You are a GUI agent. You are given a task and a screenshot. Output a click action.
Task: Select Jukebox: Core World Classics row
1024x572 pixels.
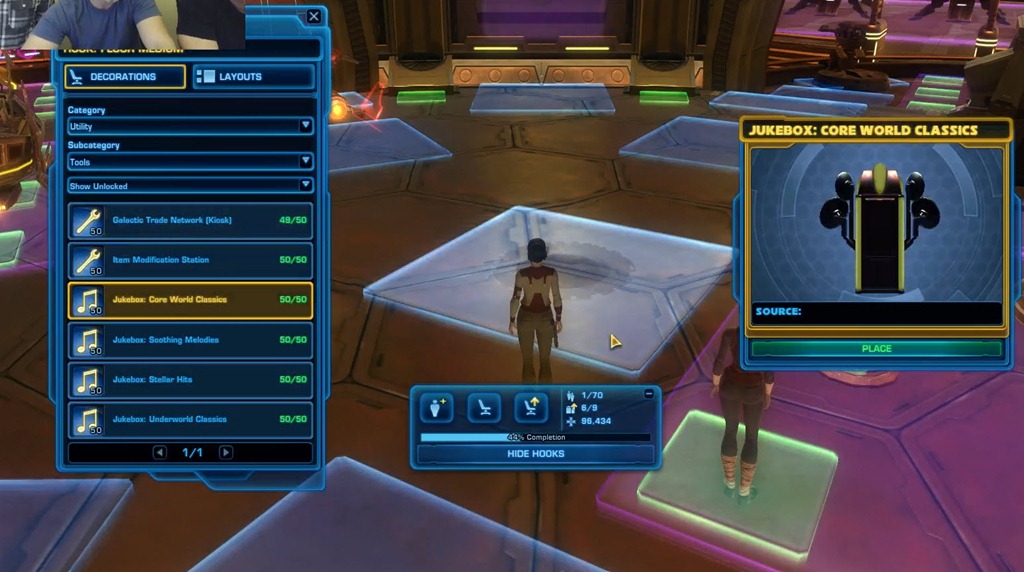[190, 300]
